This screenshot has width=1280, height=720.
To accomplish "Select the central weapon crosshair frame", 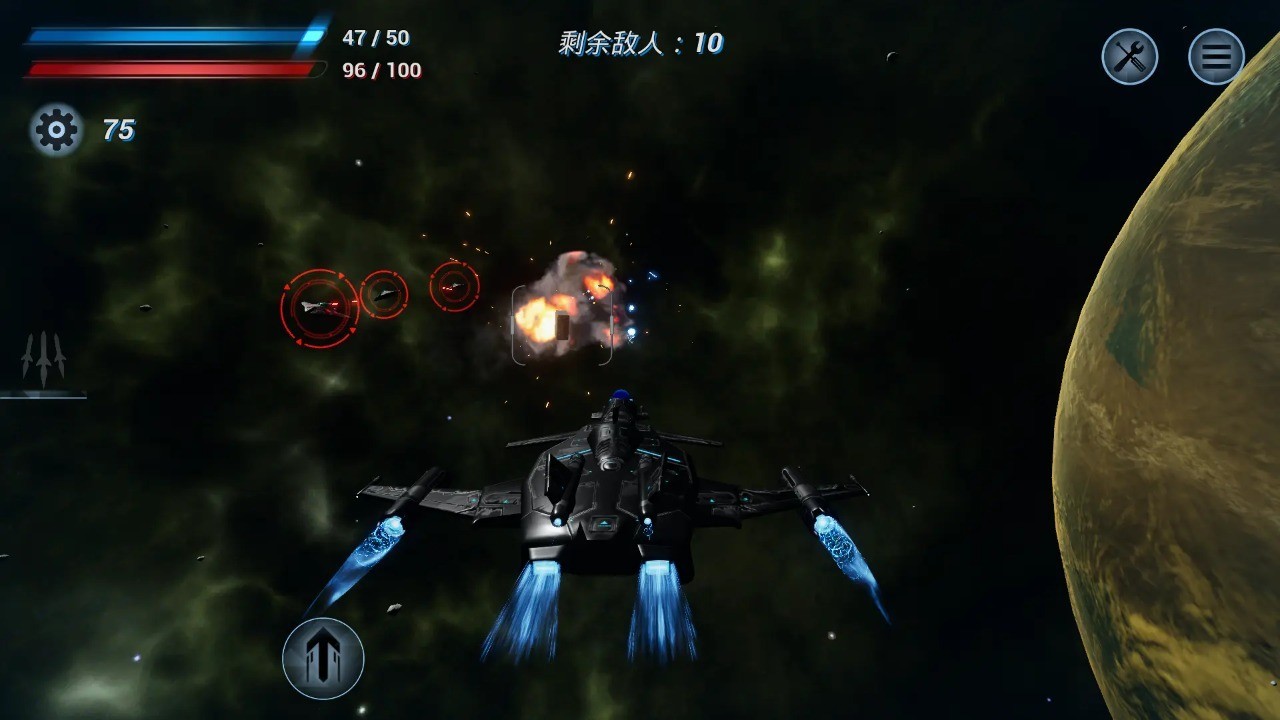I will 563,326.
